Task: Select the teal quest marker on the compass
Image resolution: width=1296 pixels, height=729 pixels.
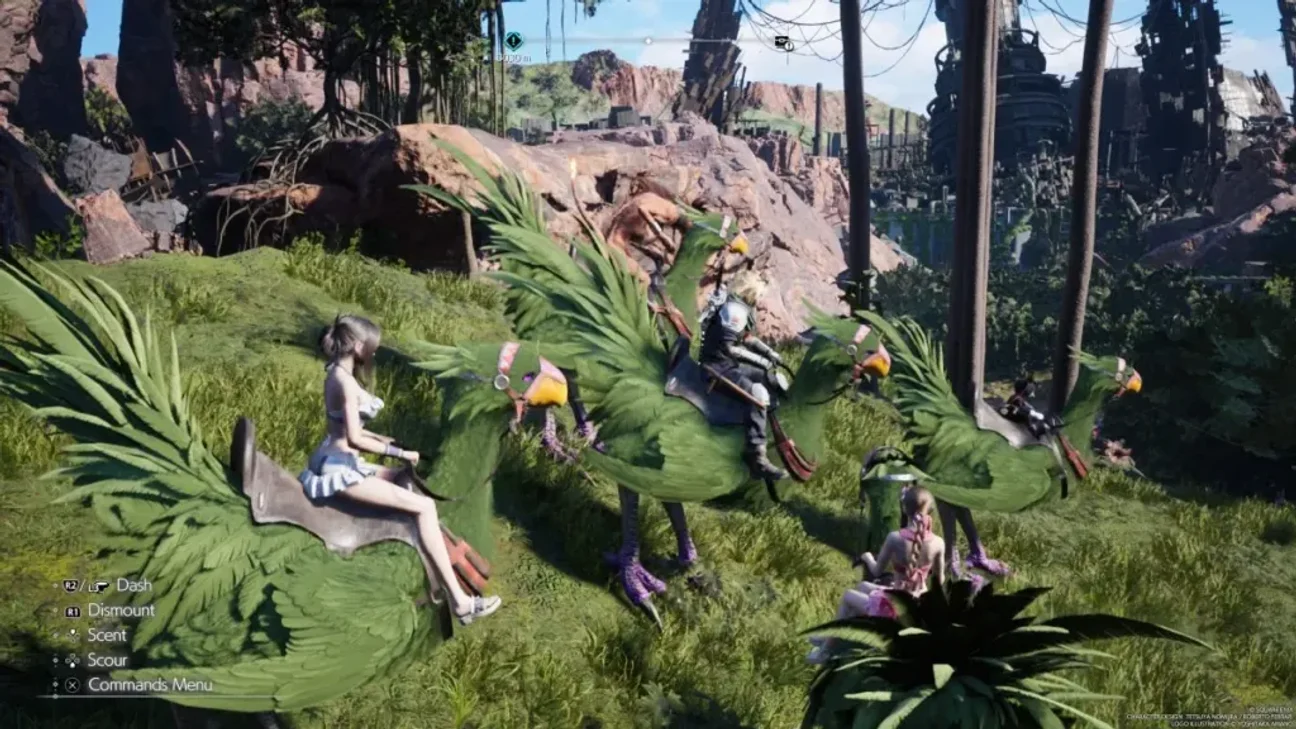Action: [x=514, y=41]
